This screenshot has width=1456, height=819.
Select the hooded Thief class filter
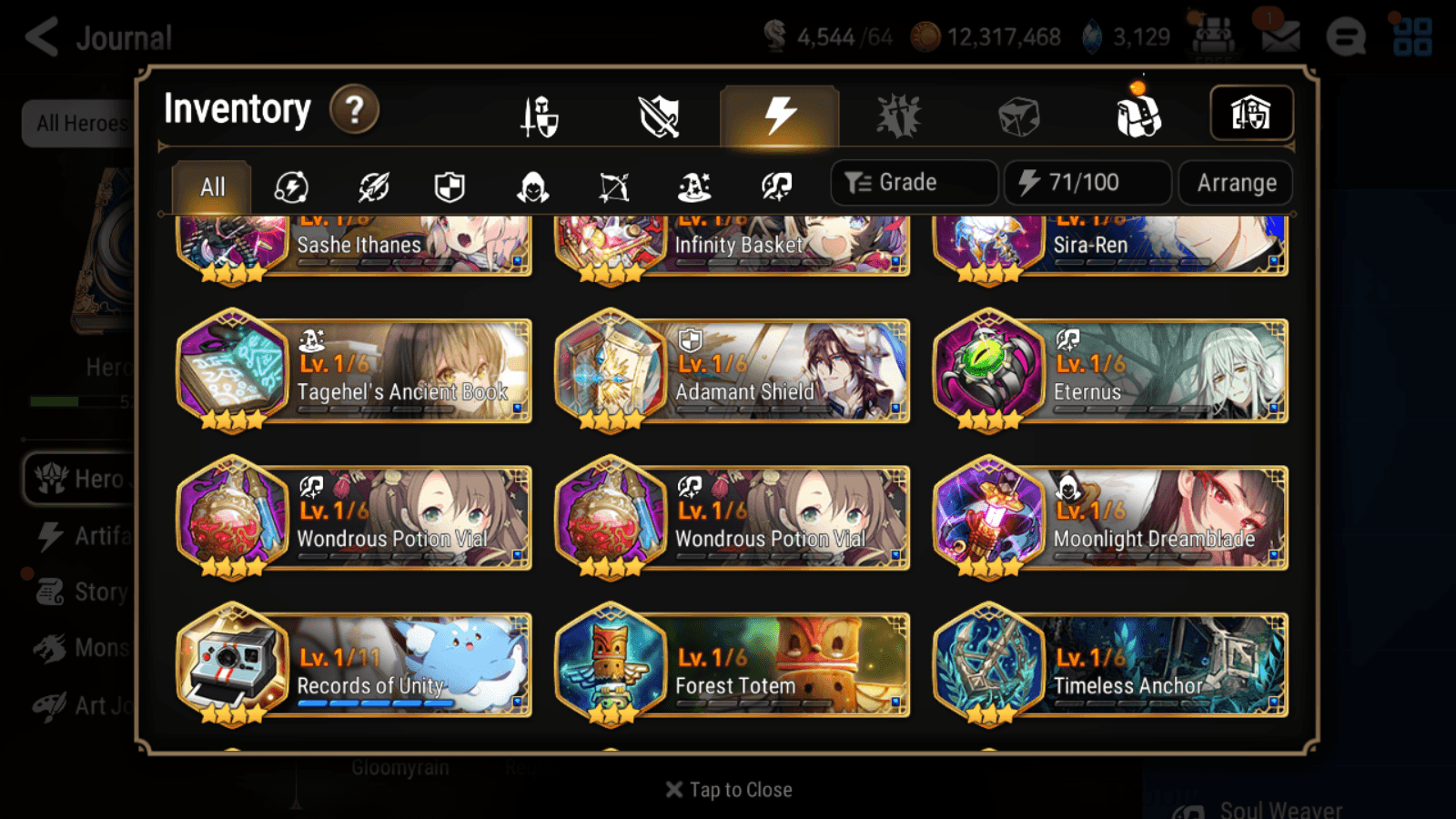(x=531, y=187)
